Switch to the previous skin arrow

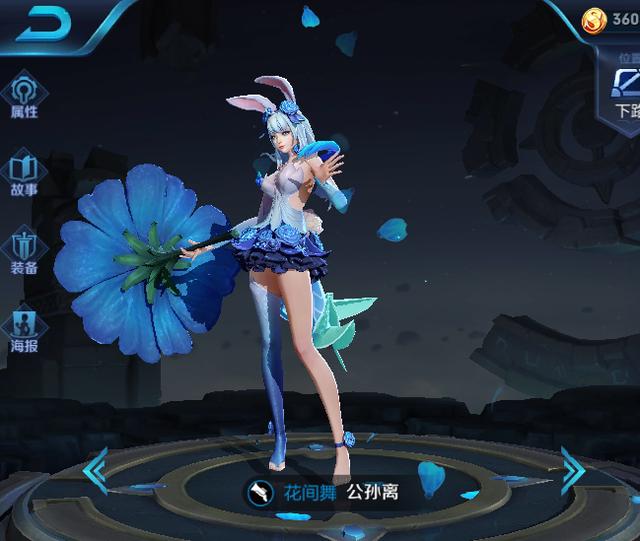click(96, 470)
